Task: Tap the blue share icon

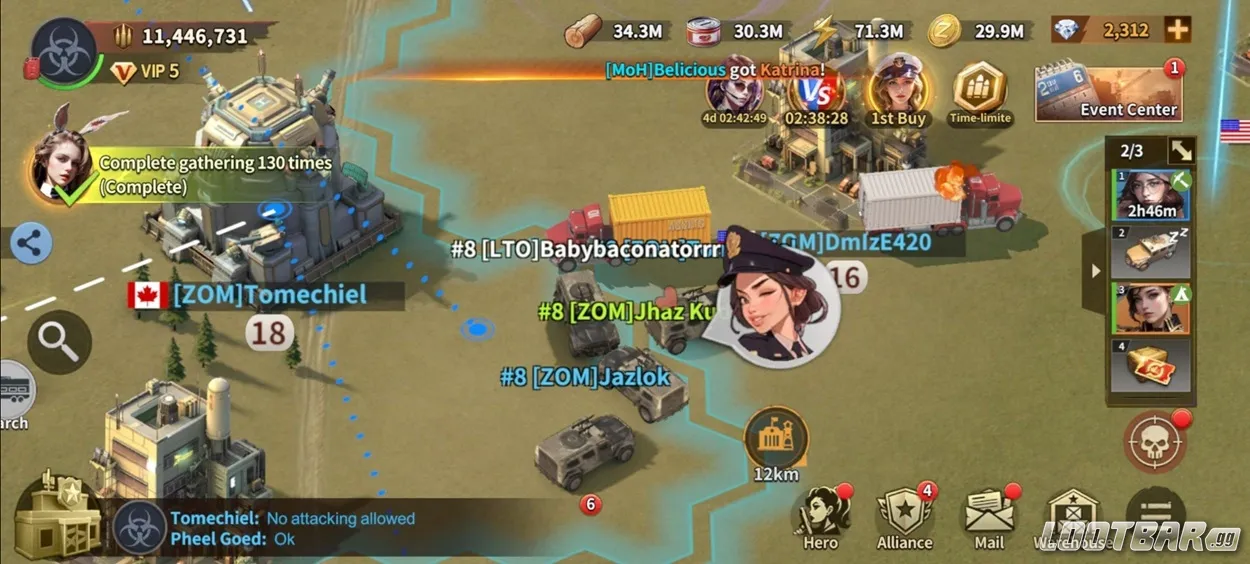Action: coord(30,243)
